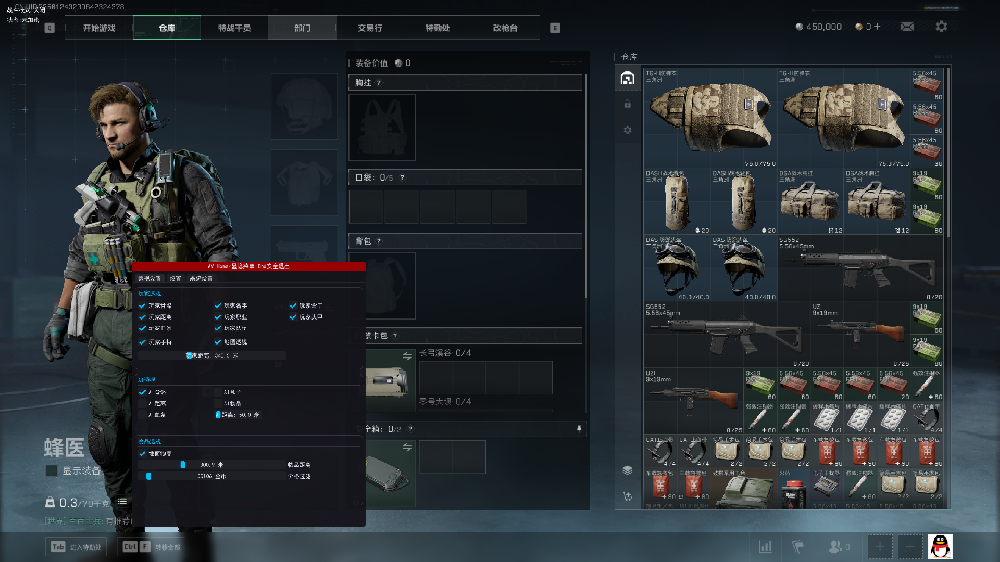Go to the 交易行 trading house tab
This screenshot has width=1000, height=562.
coord(370,28)
